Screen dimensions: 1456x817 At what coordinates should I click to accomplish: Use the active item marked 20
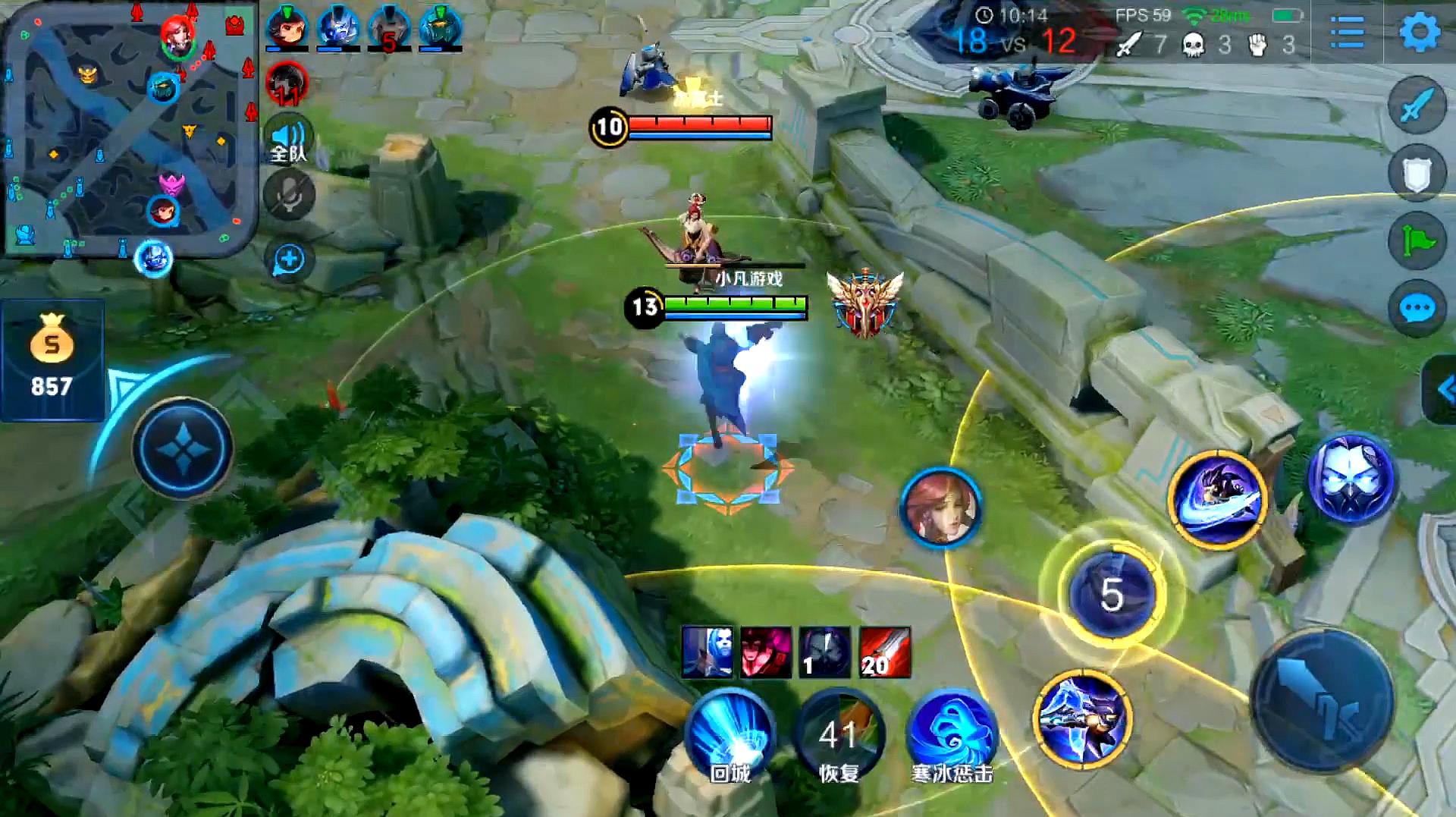(884, 652)
